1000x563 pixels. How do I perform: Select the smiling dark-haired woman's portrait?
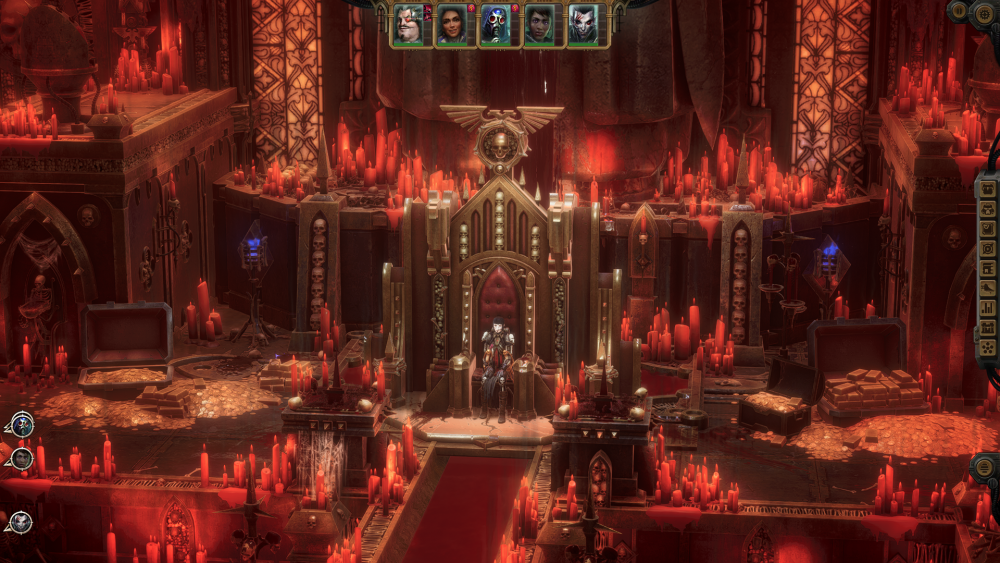click(x=450, y=25)
